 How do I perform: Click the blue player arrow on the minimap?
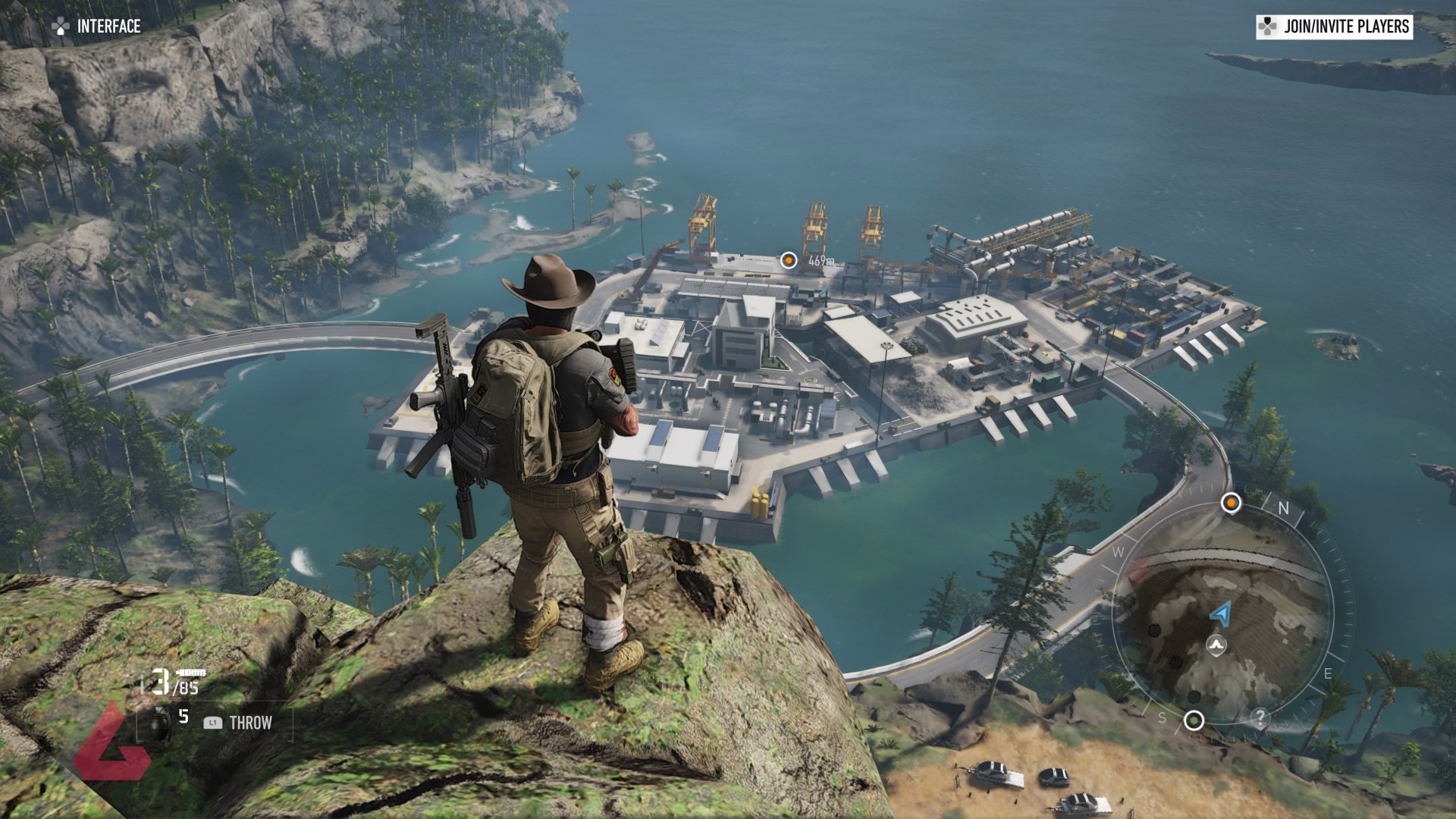(x=1220, y=613)
